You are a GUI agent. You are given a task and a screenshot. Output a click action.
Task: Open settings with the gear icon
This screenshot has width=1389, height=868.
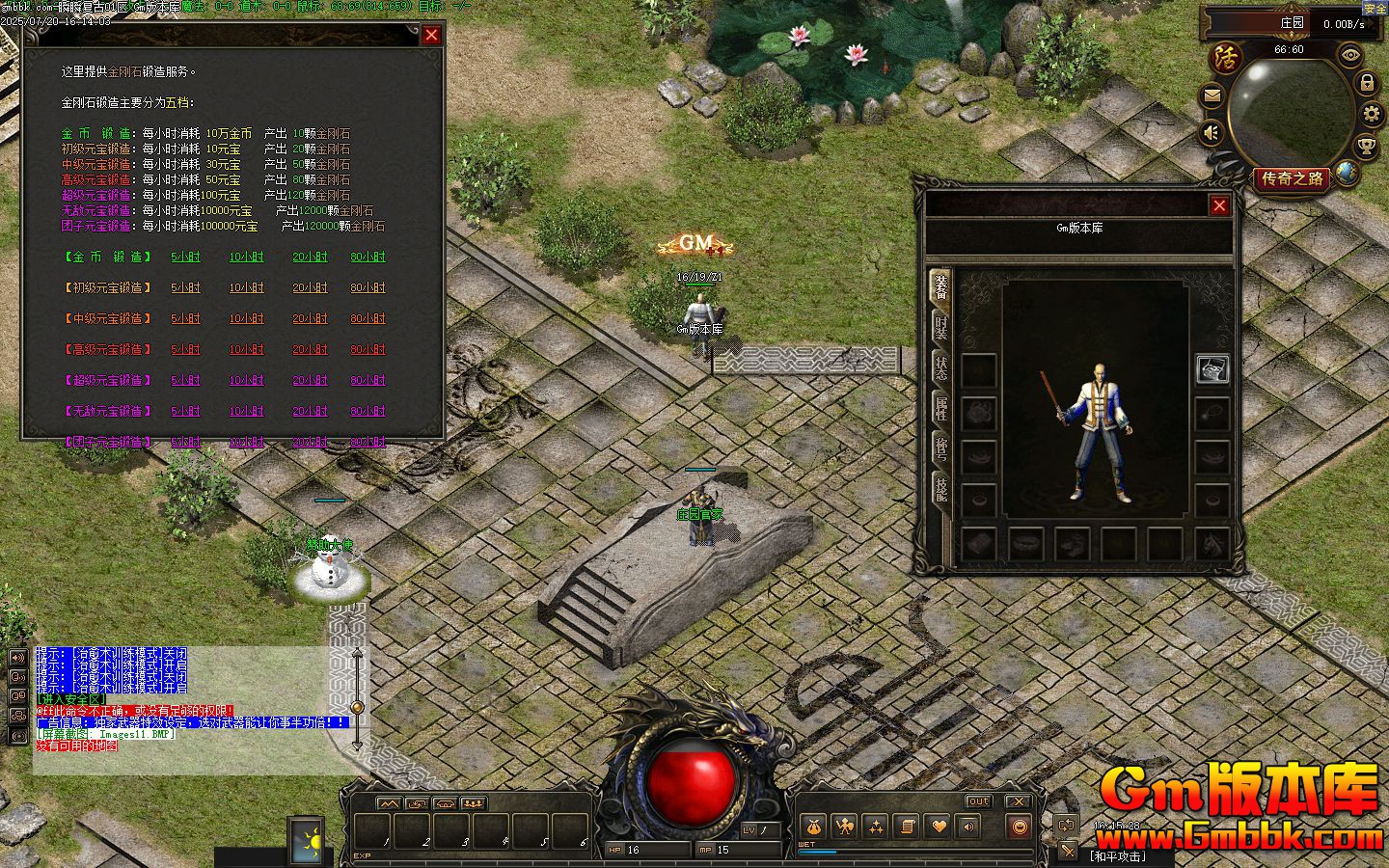click(1372, 115)
